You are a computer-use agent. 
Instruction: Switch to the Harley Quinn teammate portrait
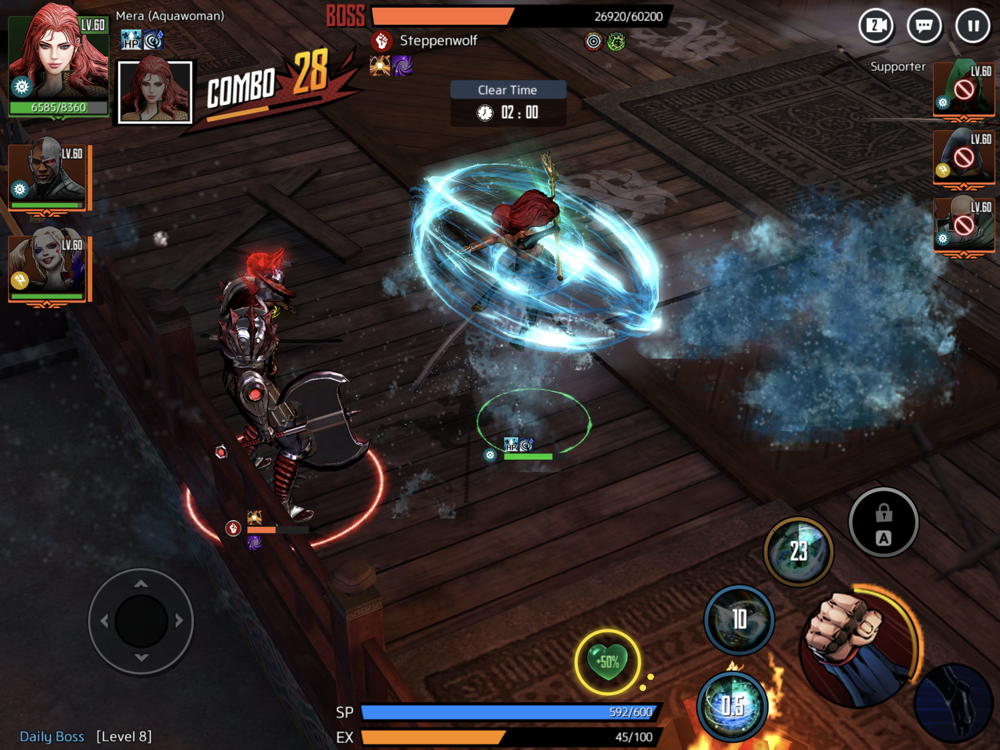pos(47,268)
